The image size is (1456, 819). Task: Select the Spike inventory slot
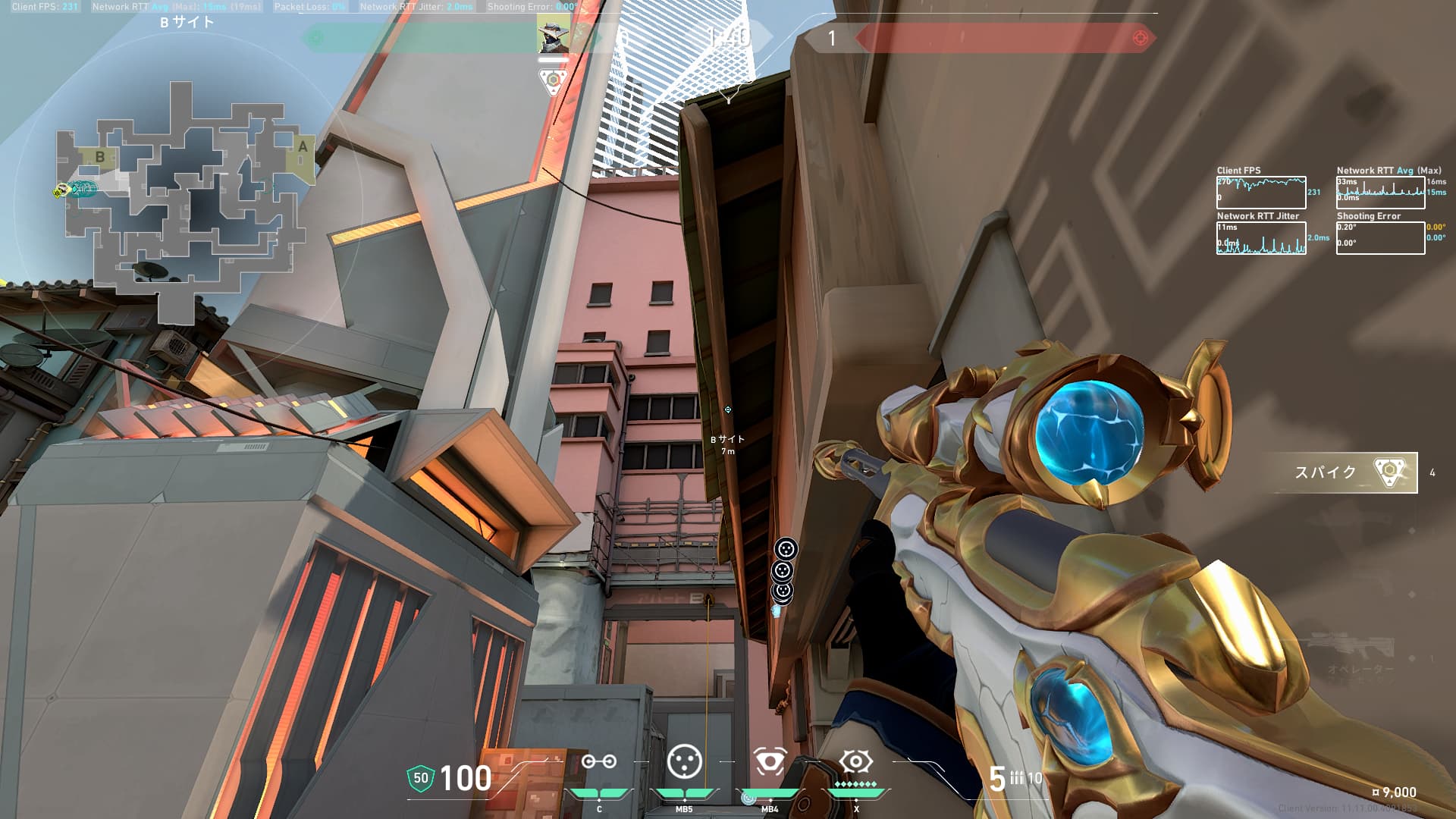(x=1344, y=472)
